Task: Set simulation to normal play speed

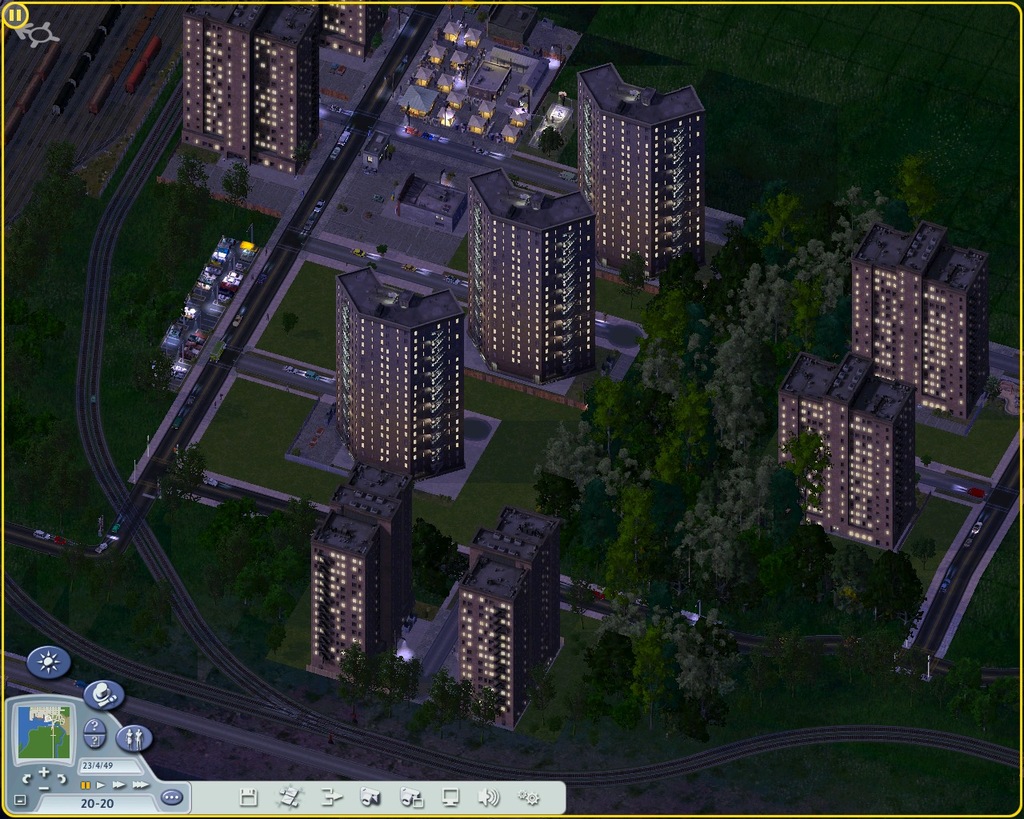Action: (x=100, y=785)
